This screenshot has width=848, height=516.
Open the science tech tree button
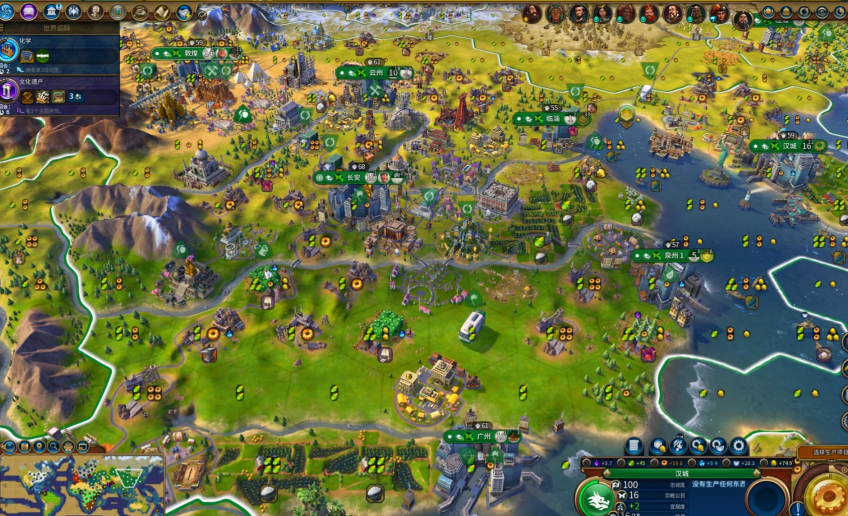coord(8,12)
